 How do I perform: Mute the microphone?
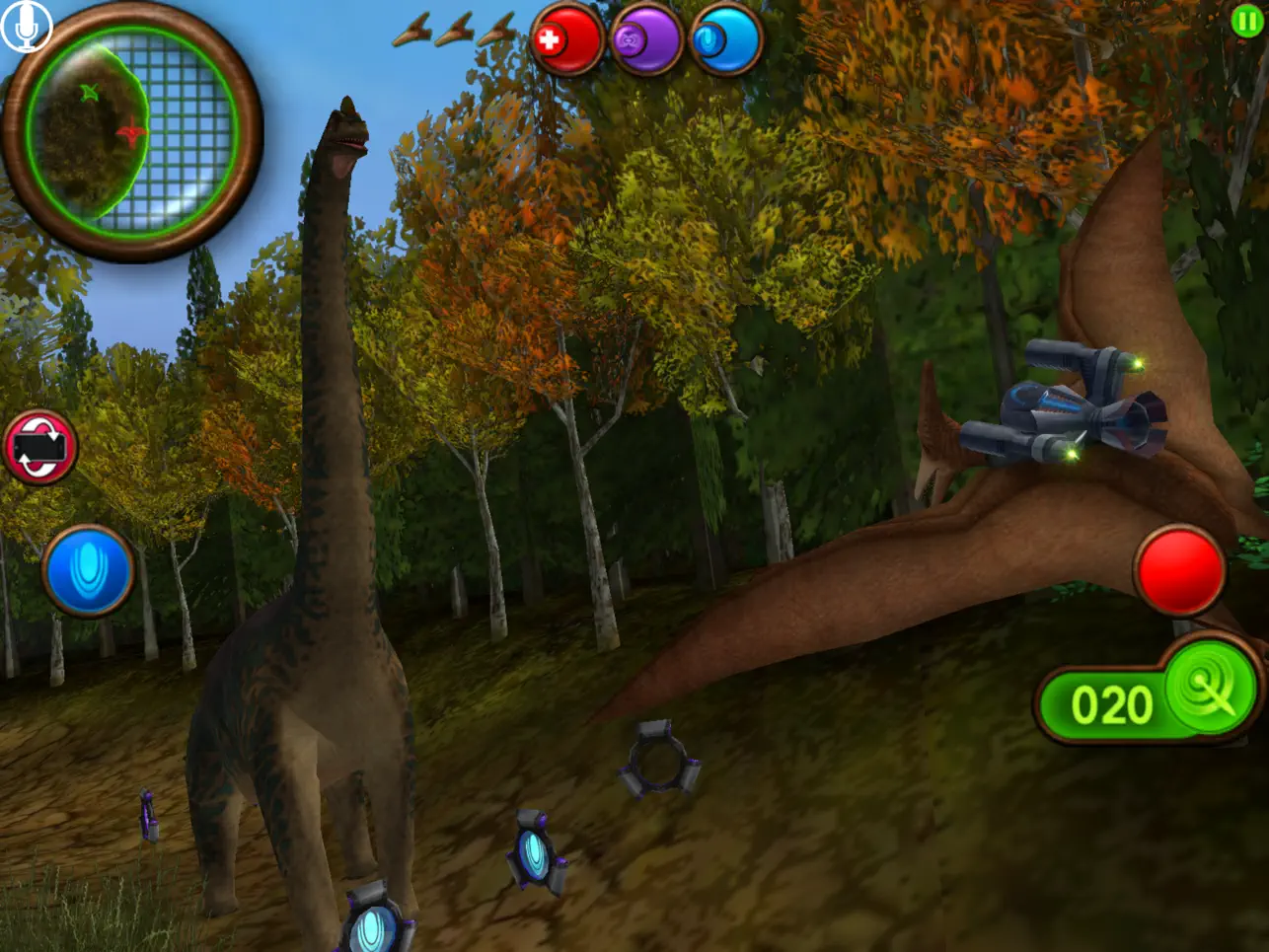[x=26, y=26]
